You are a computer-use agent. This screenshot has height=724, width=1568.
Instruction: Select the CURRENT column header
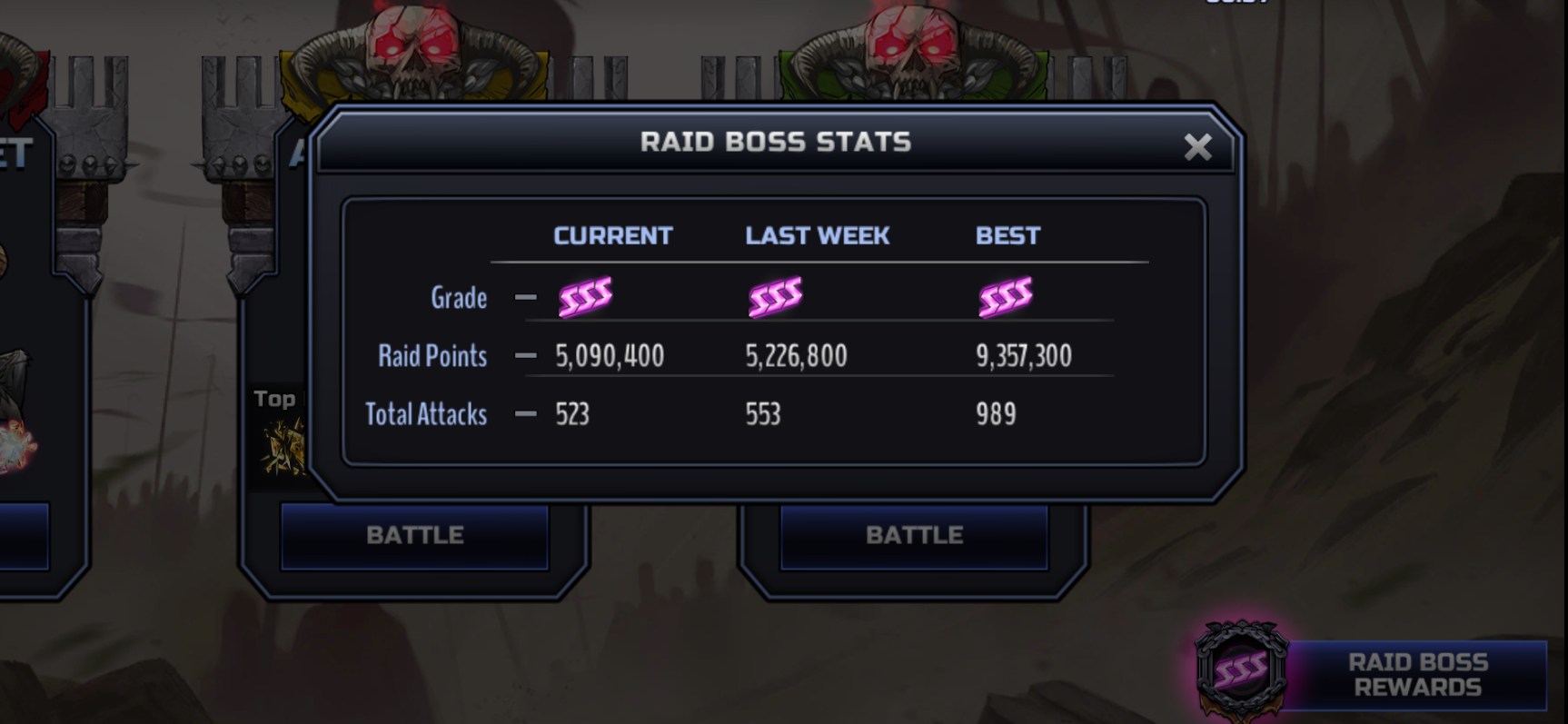tap(612, 235)
